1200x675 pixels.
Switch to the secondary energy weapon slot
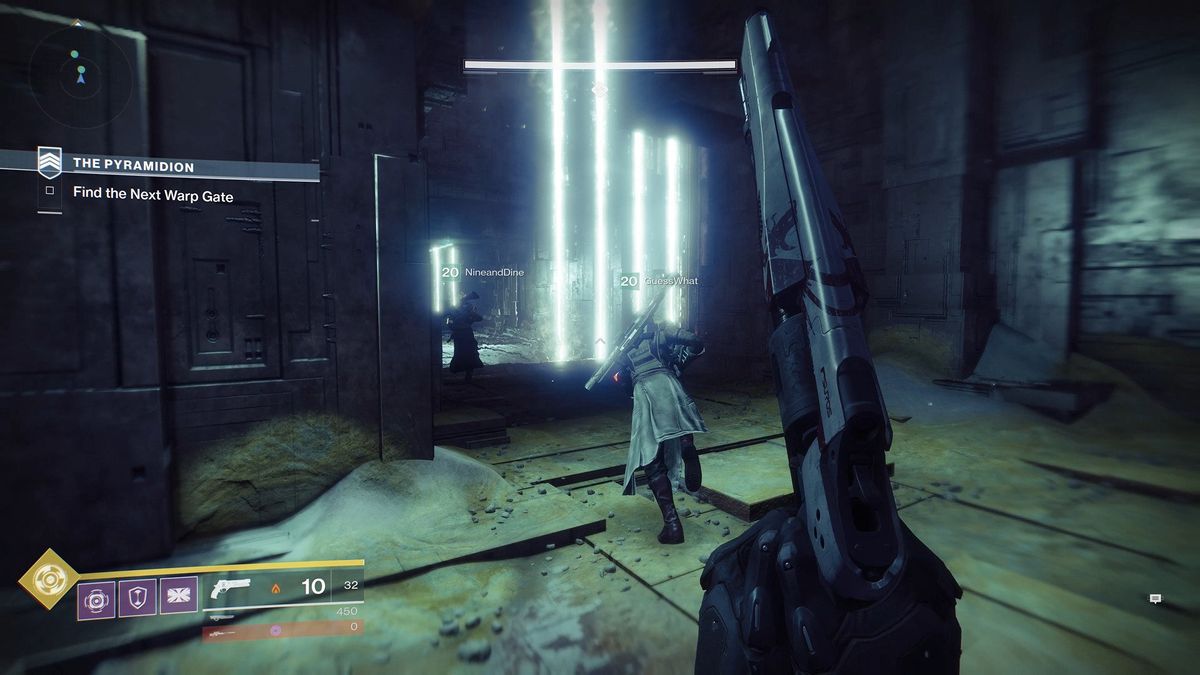click(x=282, y=611)
